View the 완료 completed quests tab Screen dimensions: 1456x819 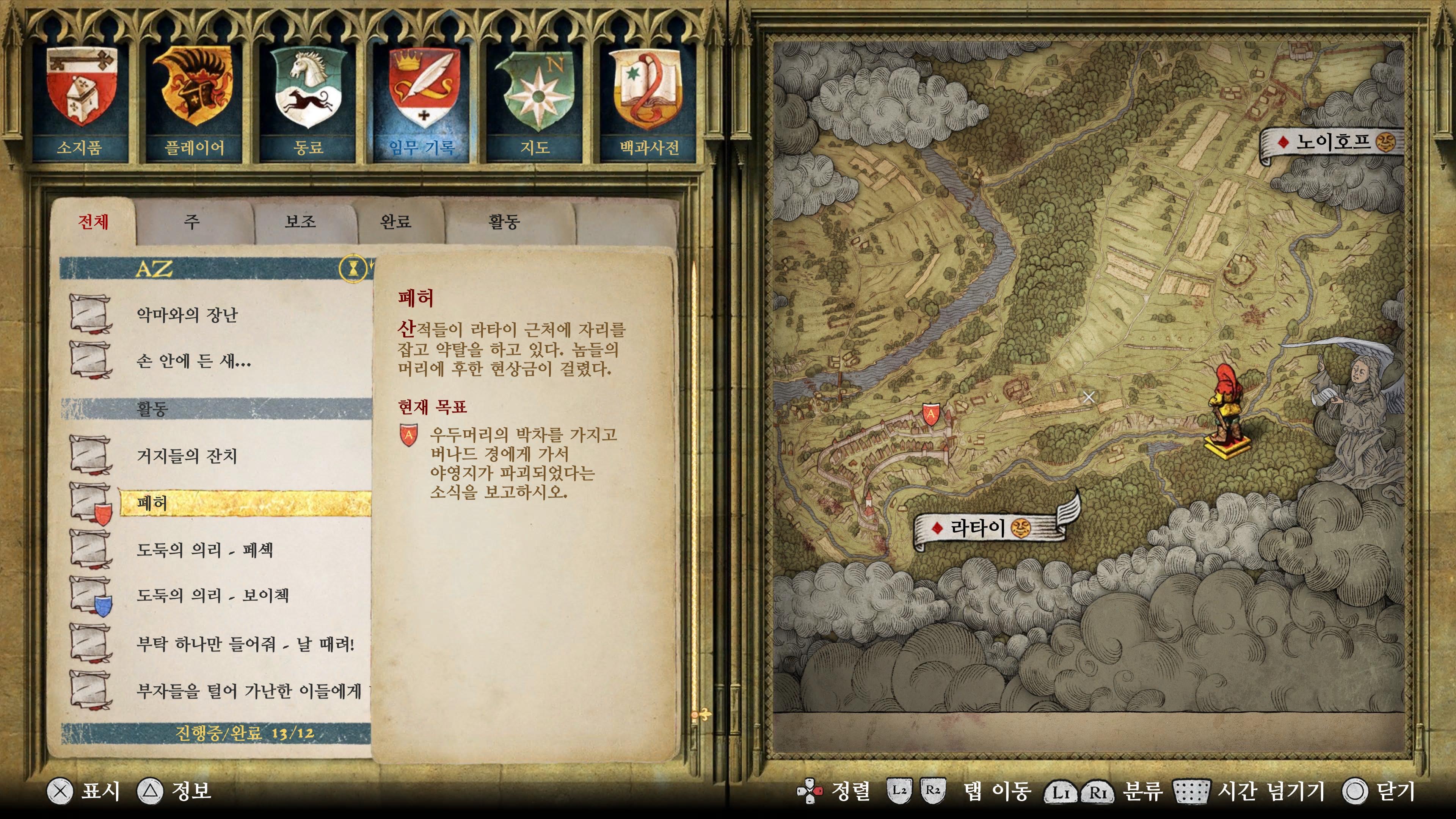click(x=395, y=221)
